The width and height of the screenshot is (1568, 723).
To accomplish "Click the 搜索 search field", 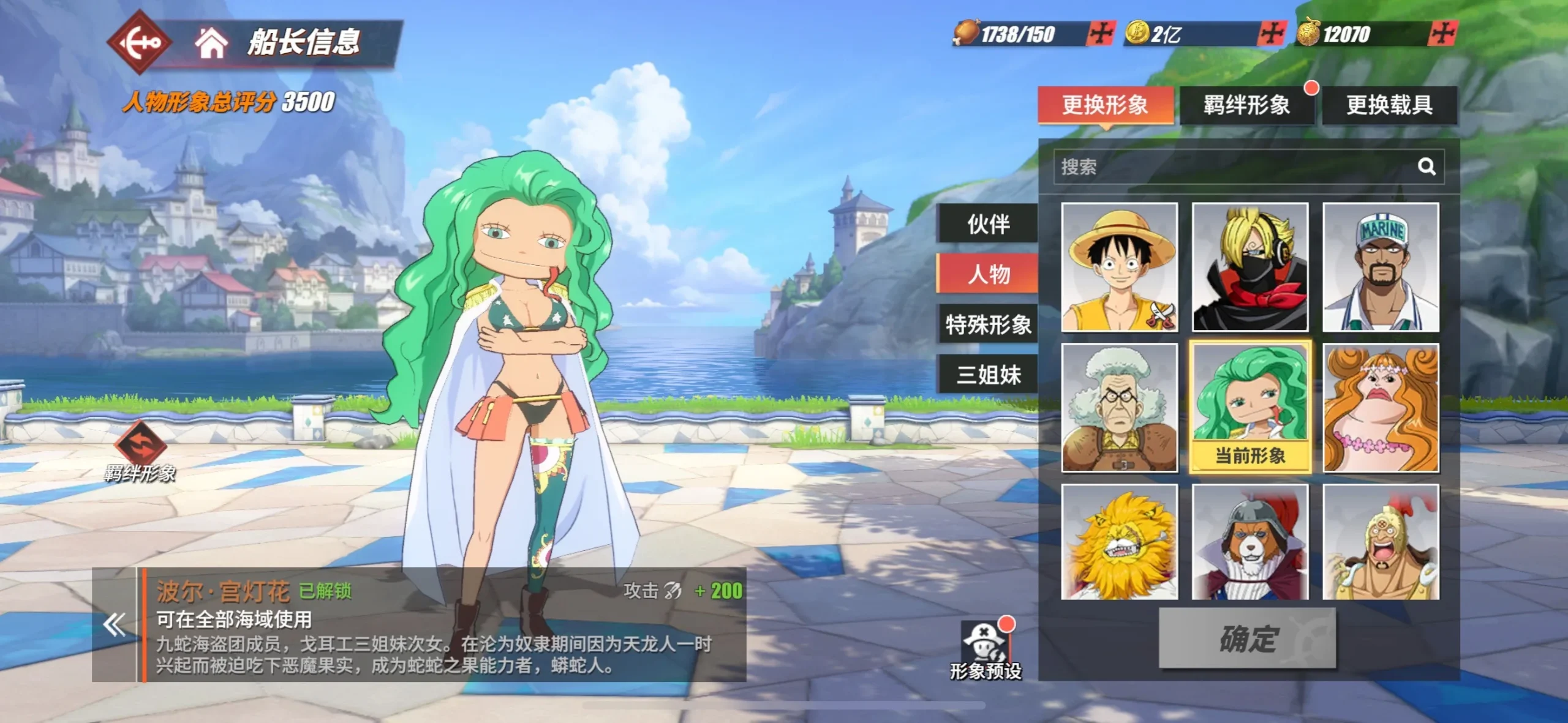I will click(1231, 167).
